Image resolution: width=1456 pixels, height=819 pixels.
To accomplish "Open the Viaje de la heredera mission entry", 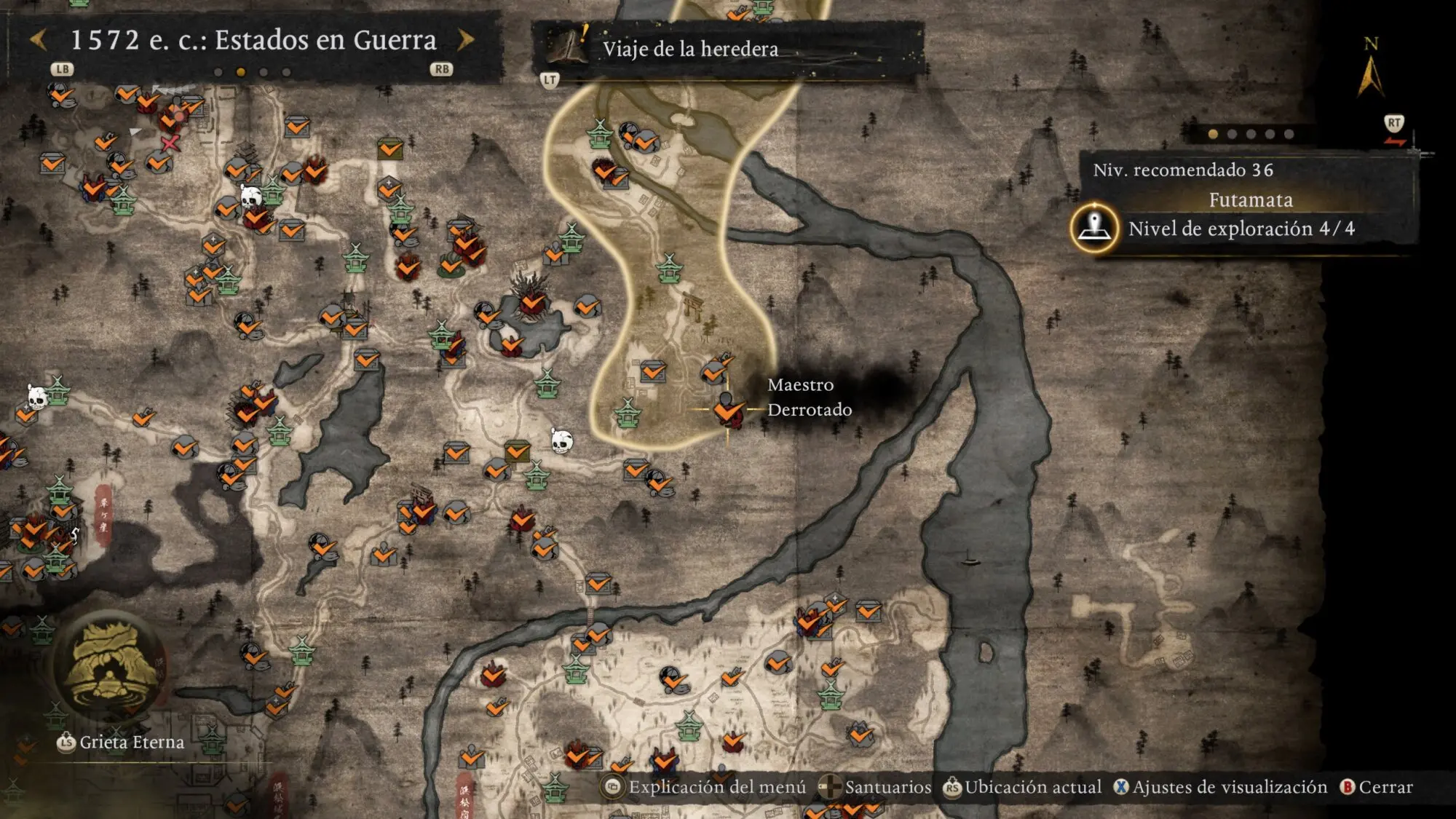I will pos(690,50).
